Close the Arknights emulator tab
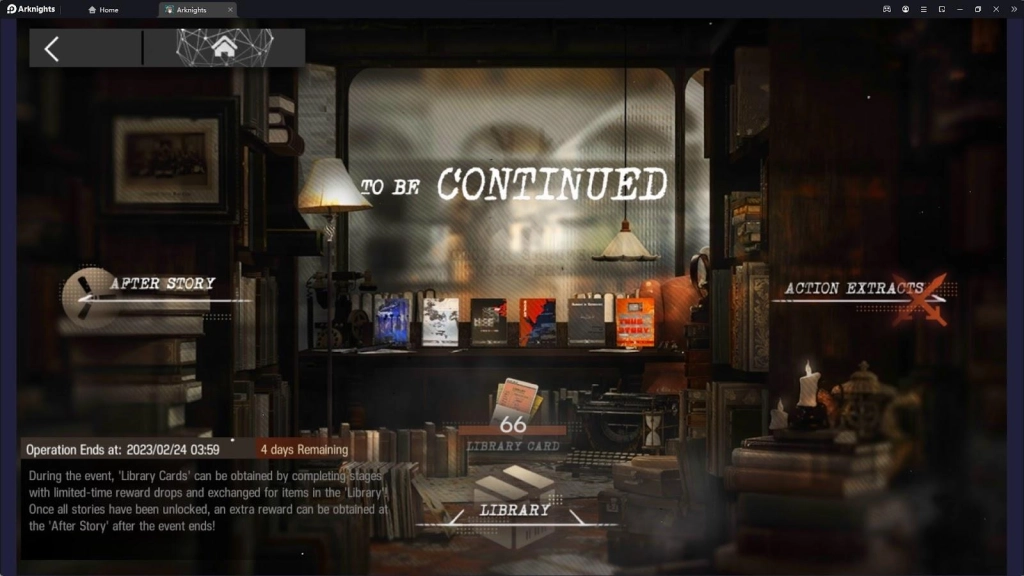This screenshot has height=576, width=1024. click(230, 10)
